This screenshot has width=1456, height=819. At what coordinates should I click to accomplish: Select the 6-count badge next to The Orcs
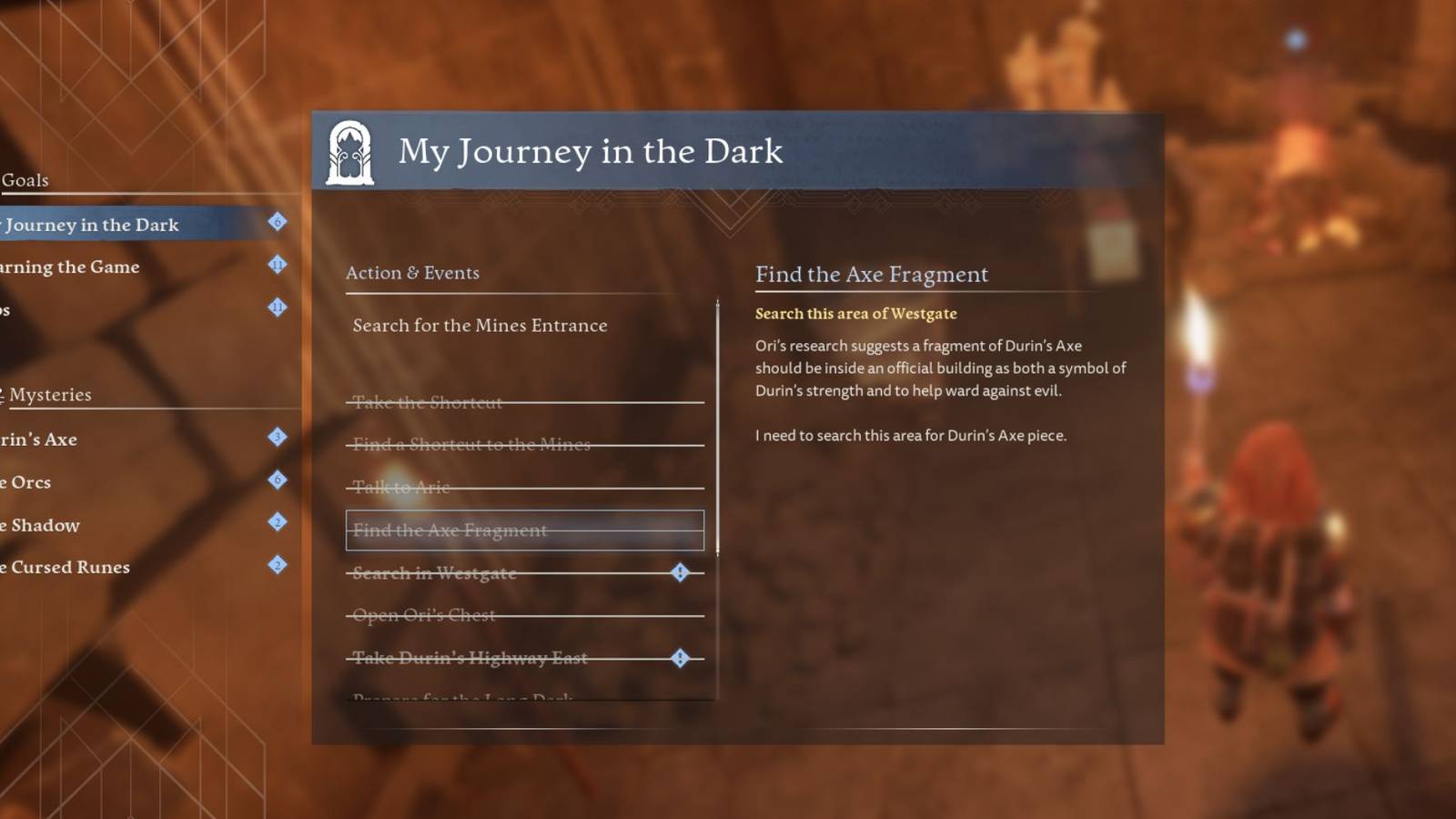[276, 479]
